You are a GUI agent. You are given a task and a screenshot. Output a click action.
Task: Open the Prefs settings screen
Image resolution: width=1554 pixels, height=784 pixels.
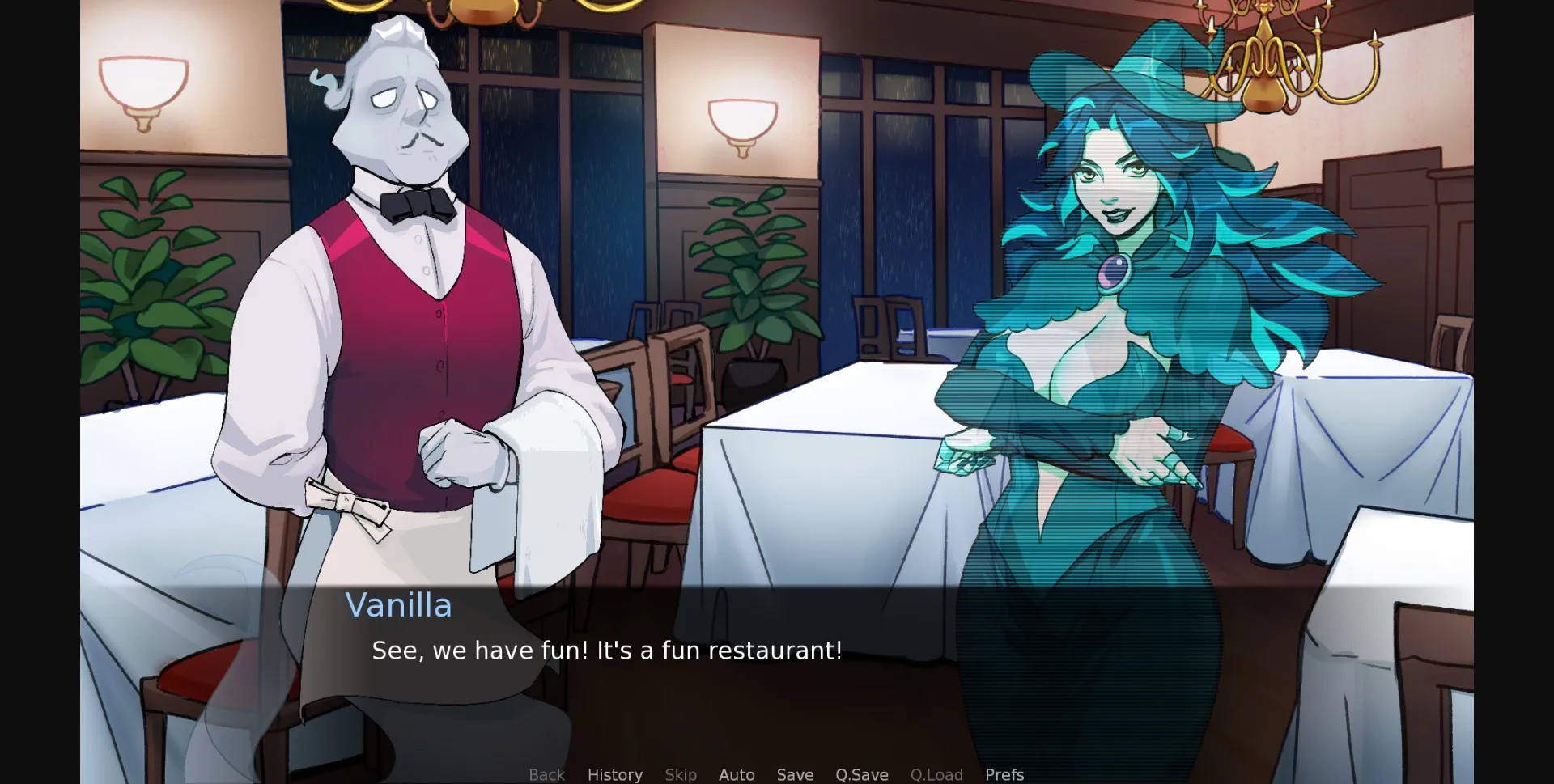click(1004, 774)
